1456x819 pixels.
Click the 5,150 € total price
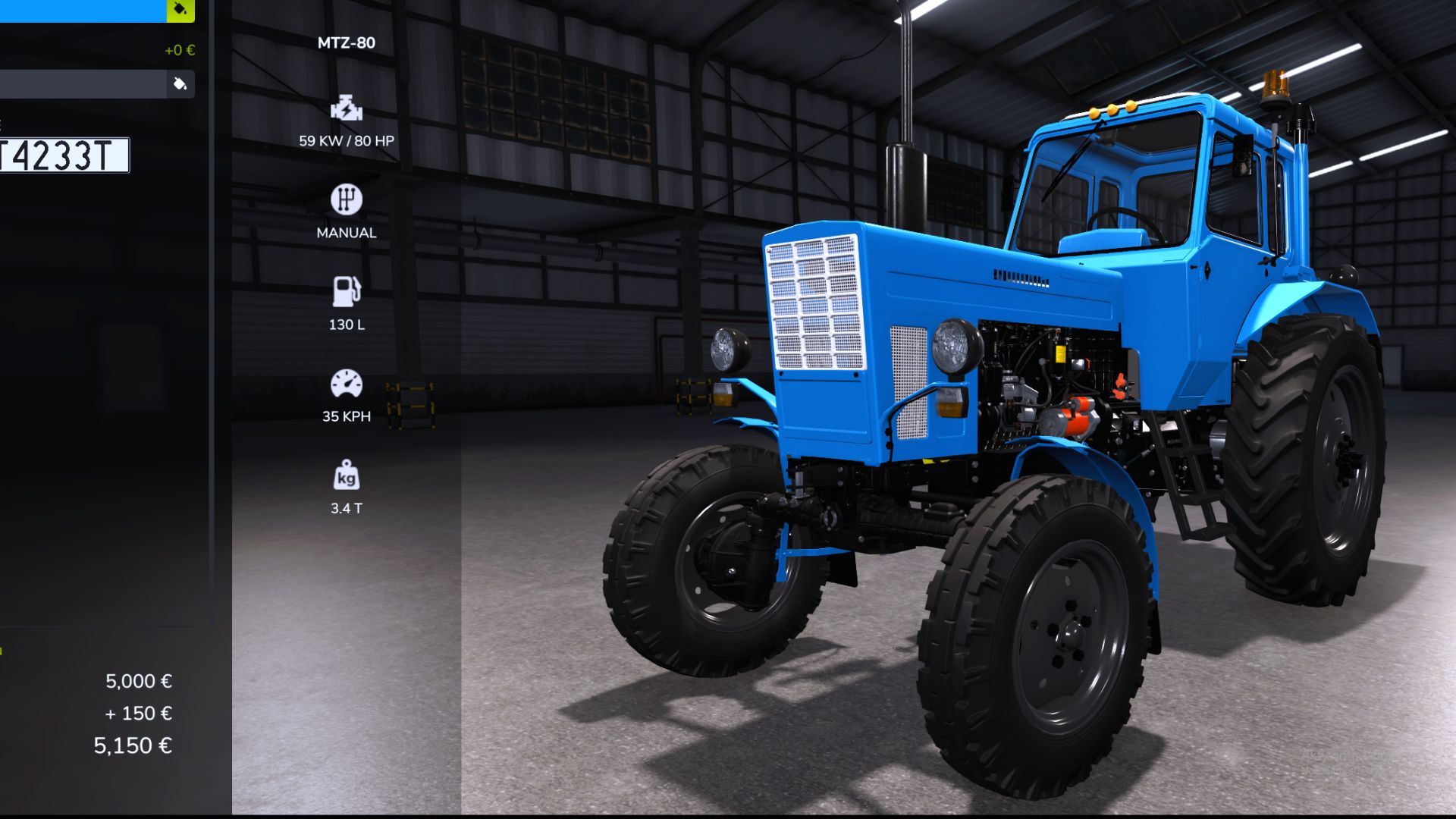(x=133, y=745)
